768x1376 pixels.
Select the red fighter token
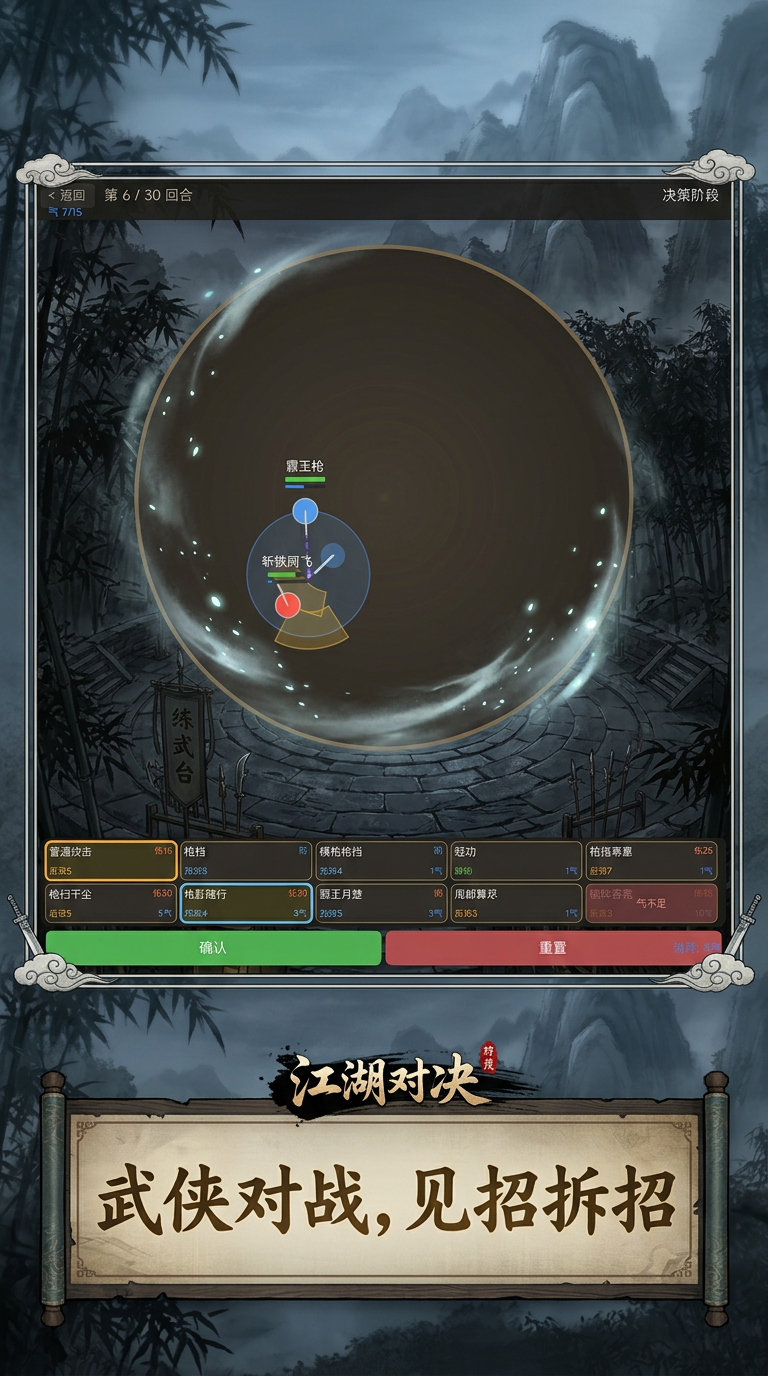point(288,604)
